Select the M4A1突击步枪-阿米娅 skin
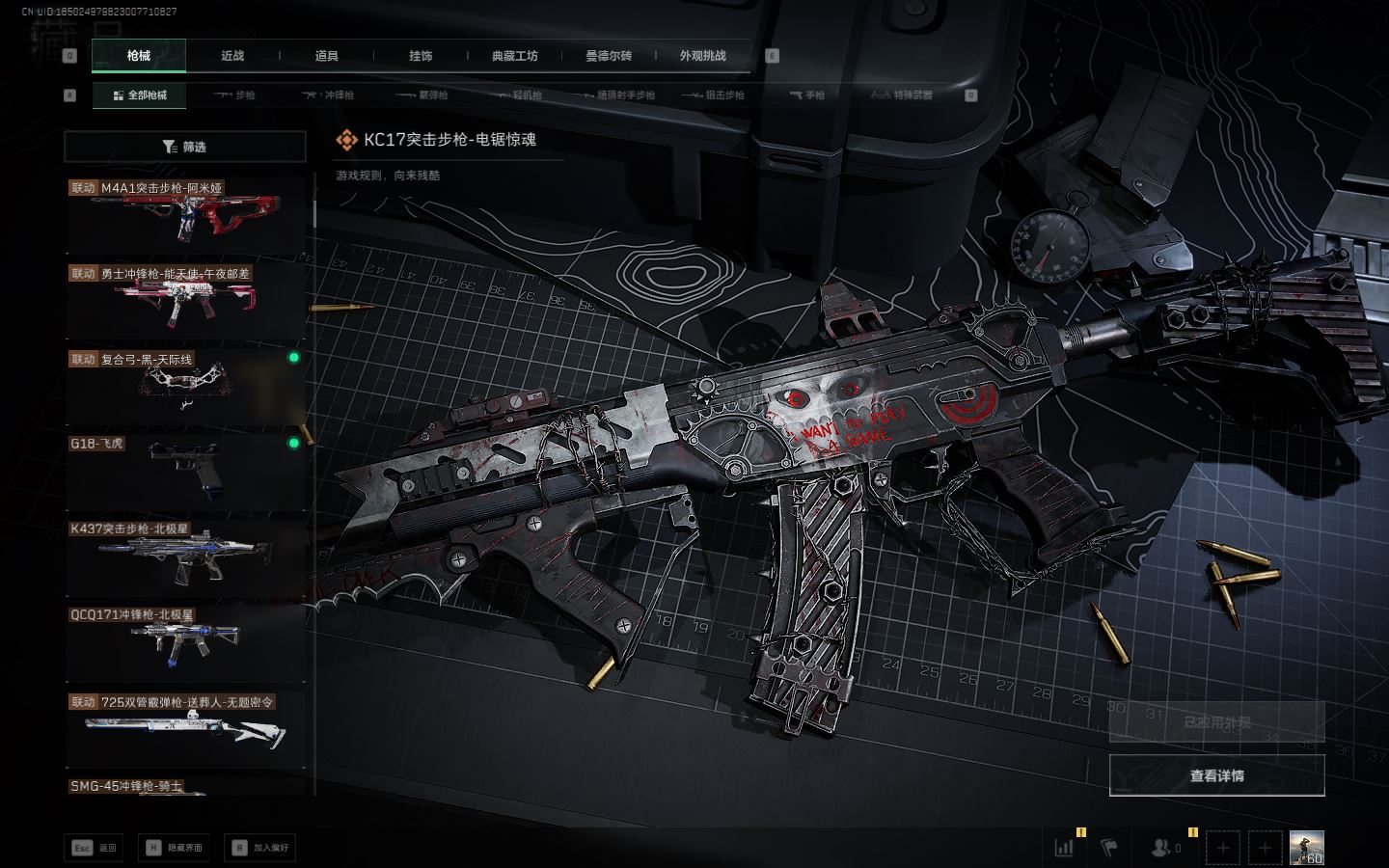Viewport: 1389px width, 868px height. [186, 214]
